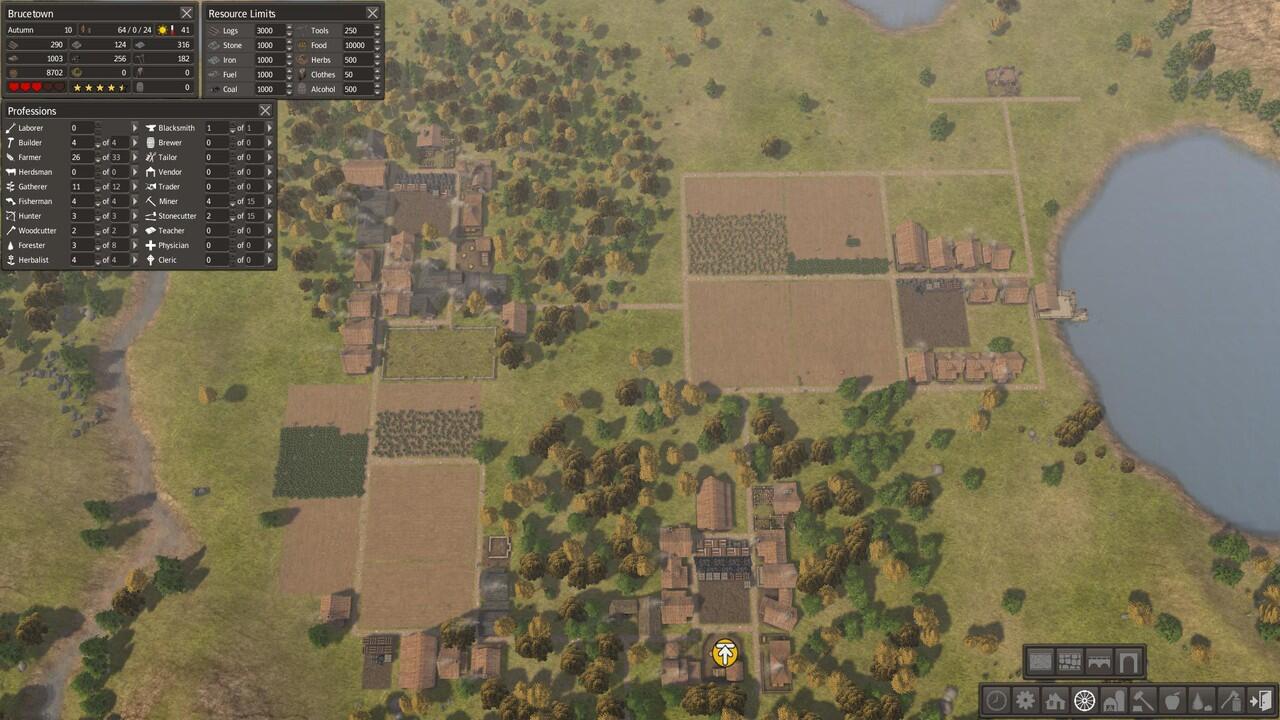The image size is (1280, 720).
Task: Select the Logs limit value field
Action: tap(267, 31)
